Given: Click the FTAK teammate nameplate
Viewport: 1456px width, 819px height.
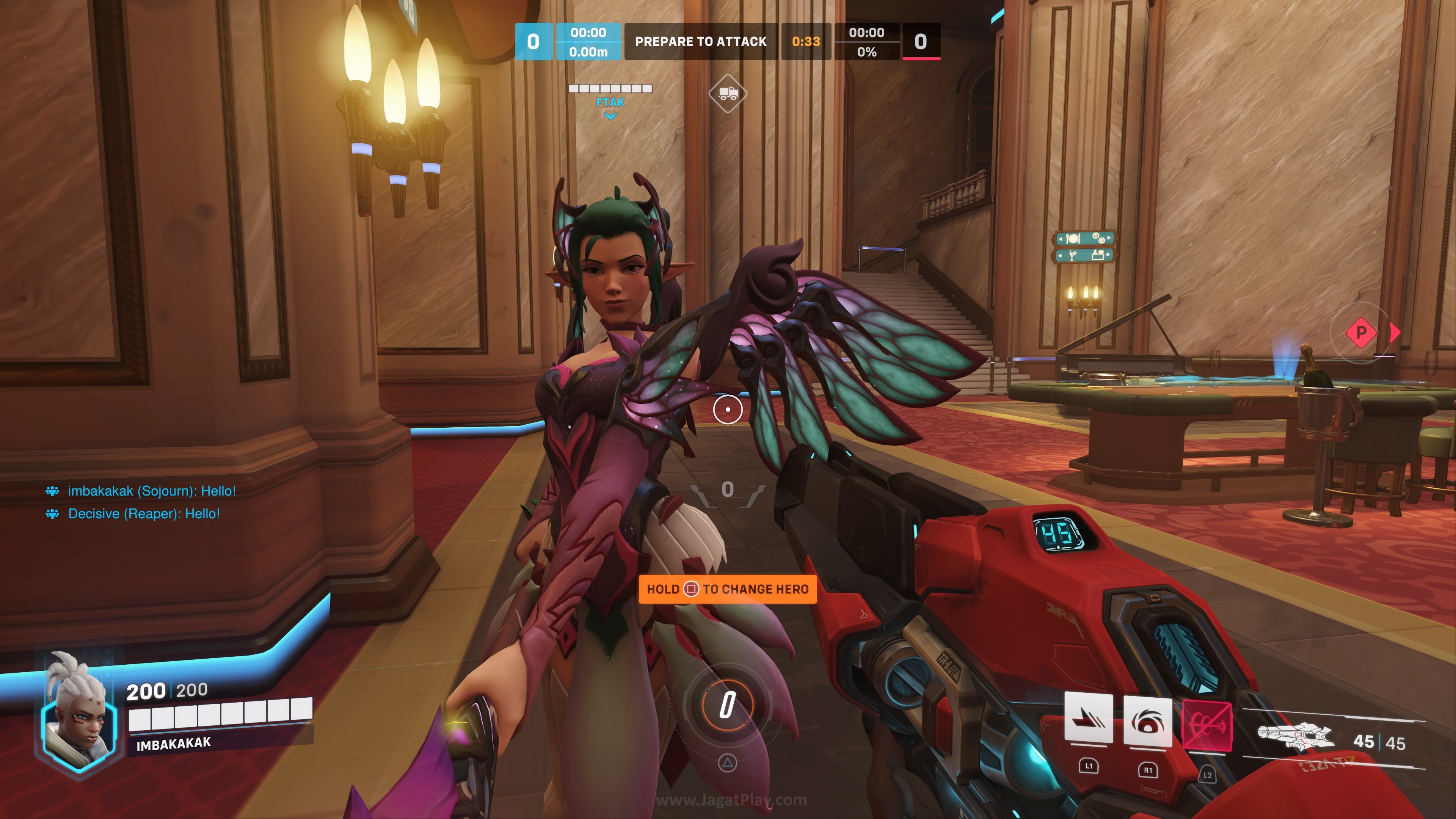Looking at the screenshot, I should click(610, 102).
